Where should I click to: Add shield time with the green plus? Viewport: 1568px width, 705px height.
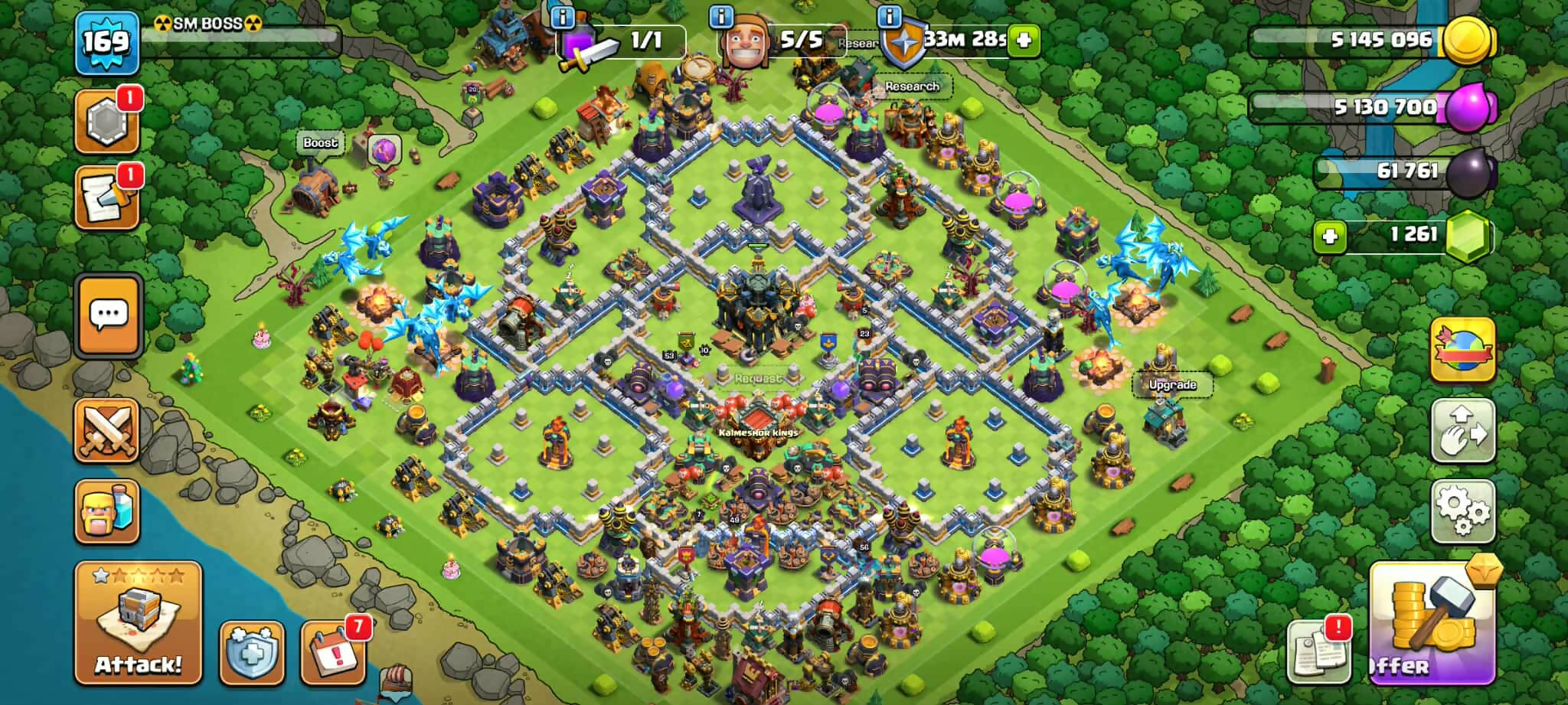[x=1024, y=39]
